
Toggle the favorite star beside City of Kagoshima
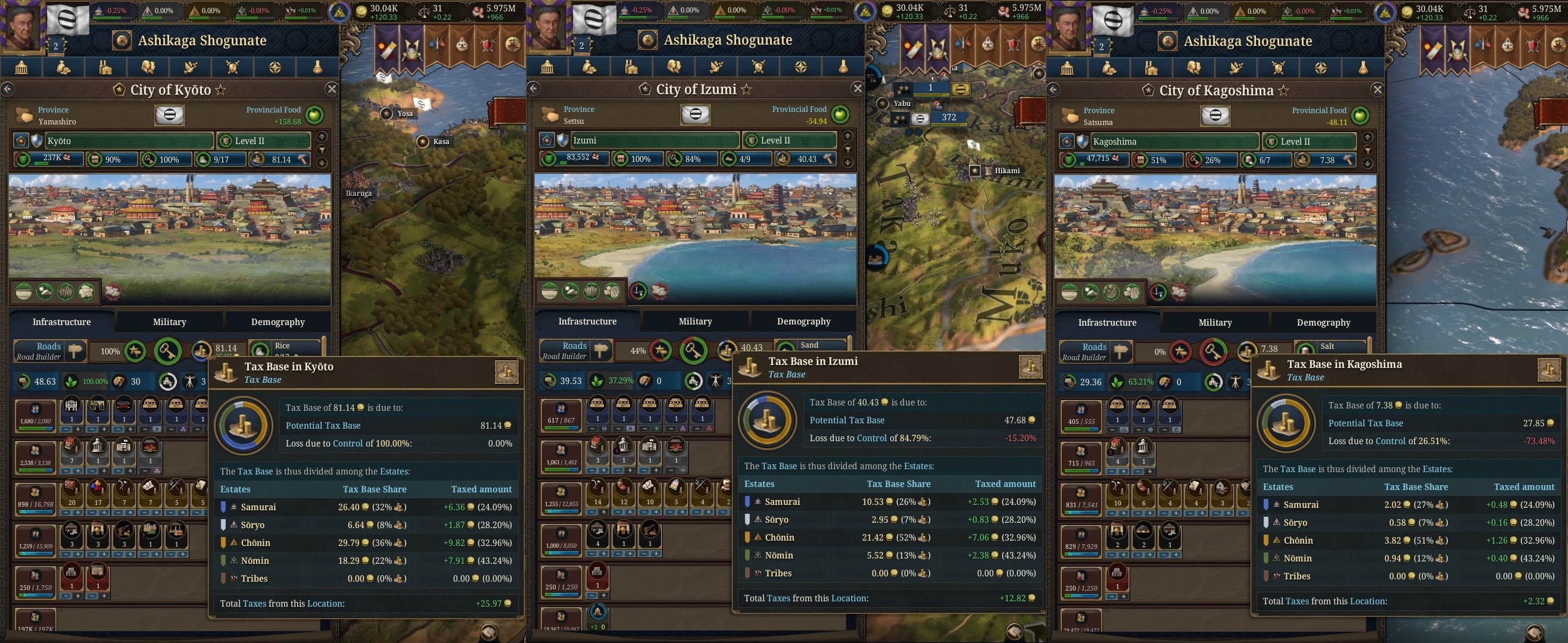(x=1285, y=90)
